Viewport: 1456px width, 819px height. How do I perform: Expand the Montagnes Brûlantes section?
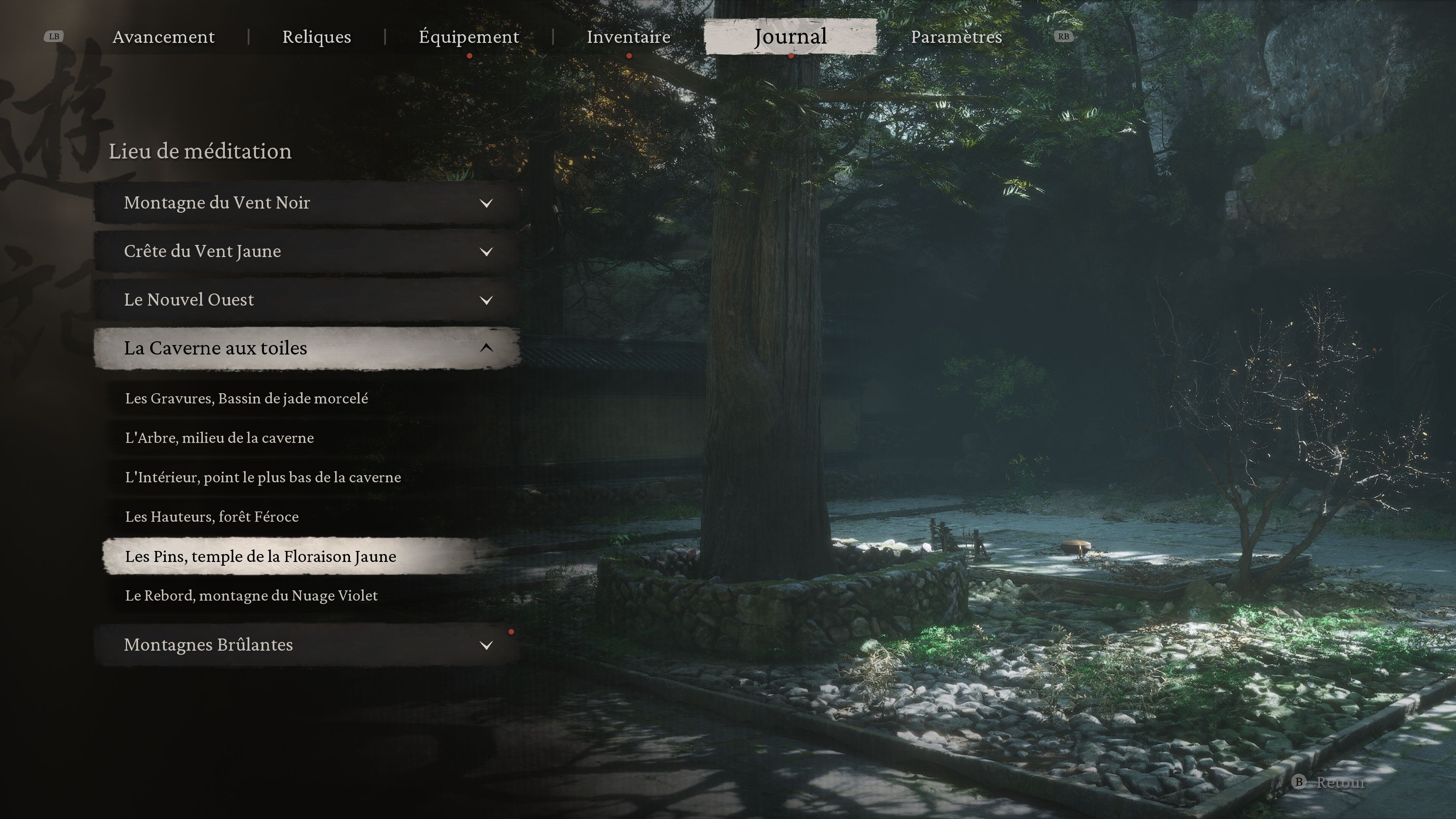[307, 645]
